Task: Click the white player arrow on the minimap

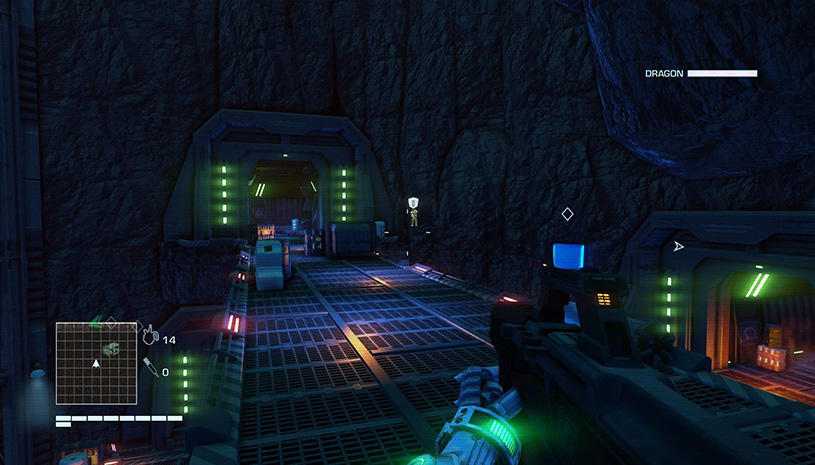Action: [x=96, y=362]
